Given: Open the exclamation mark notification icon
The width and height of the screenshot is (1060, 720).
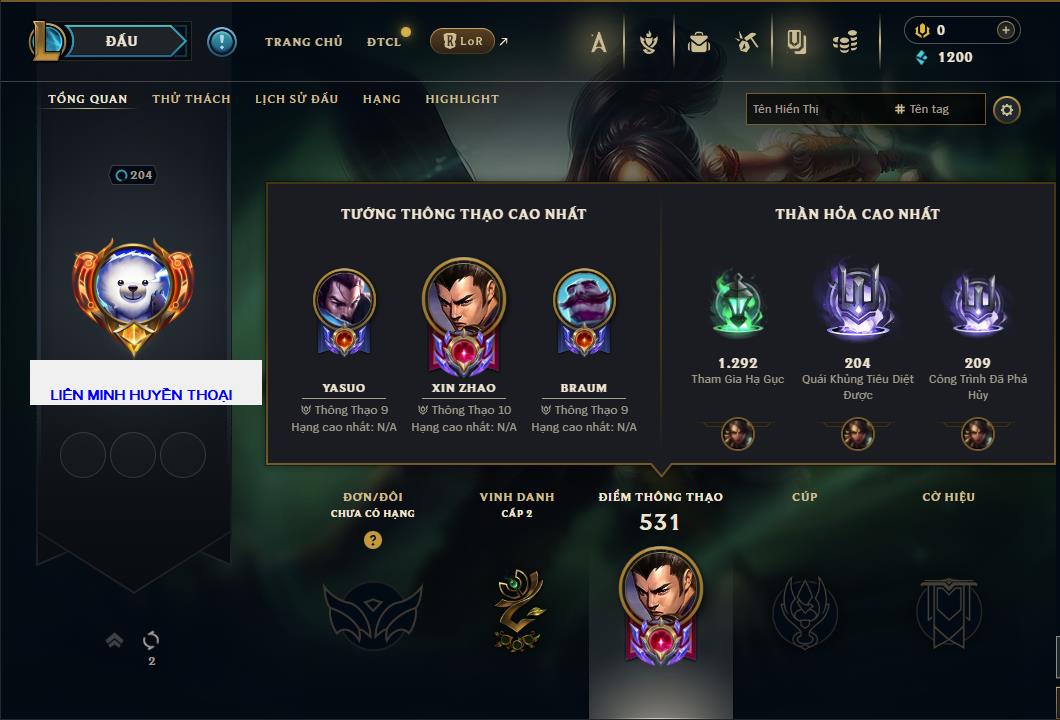Looking at the screenshot, I should coord(222,41).
